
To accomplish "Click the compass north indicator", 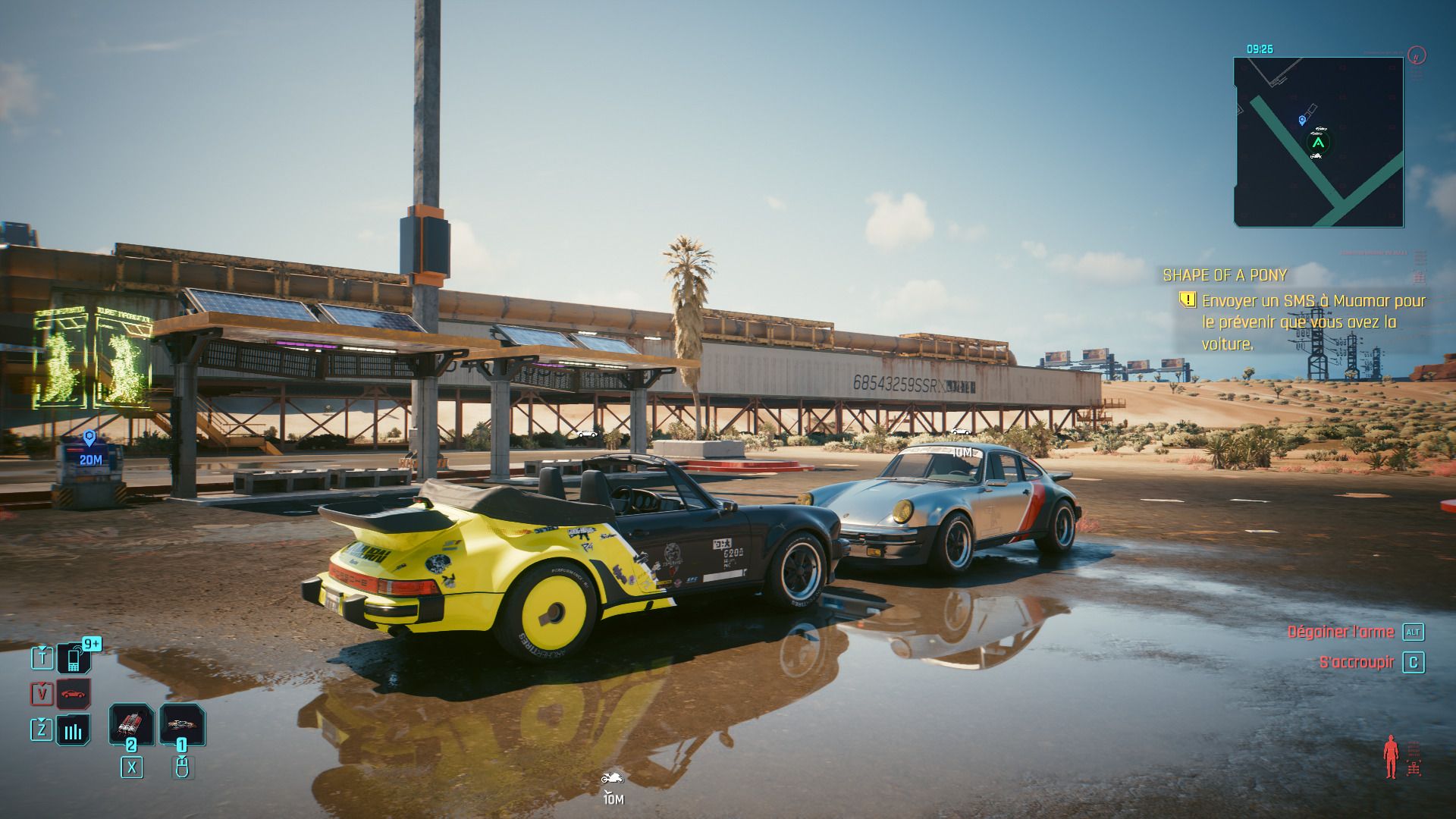I will pos(1416,55).
